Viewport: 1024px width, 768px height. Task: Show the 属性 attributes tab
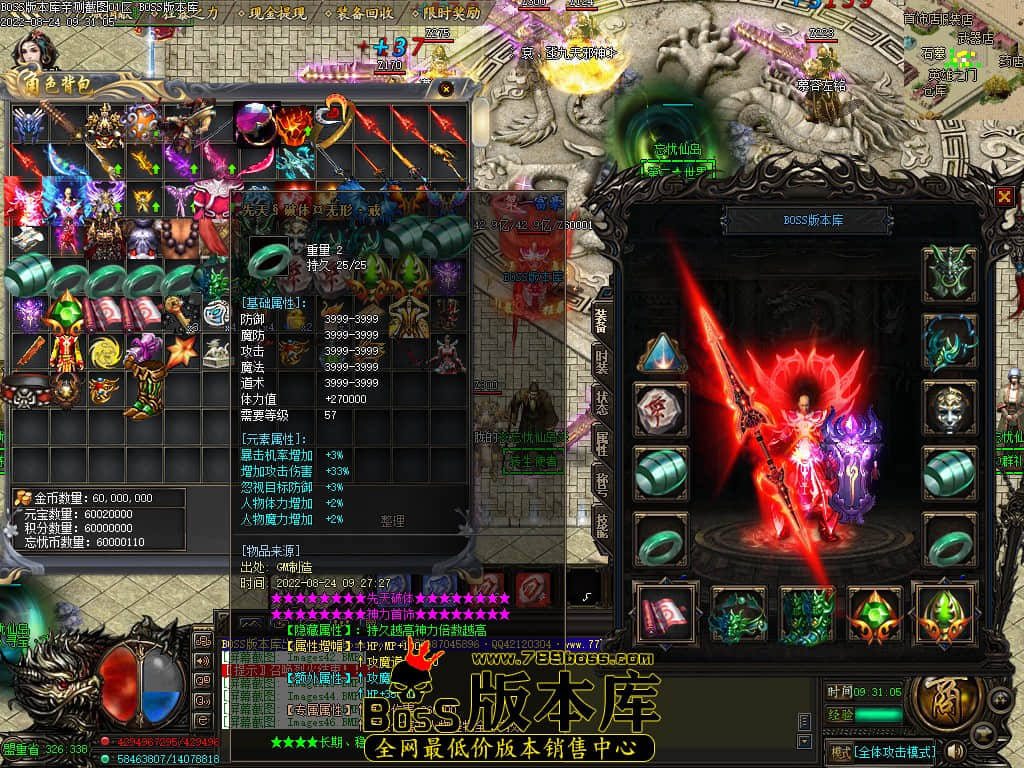point(602,442)
